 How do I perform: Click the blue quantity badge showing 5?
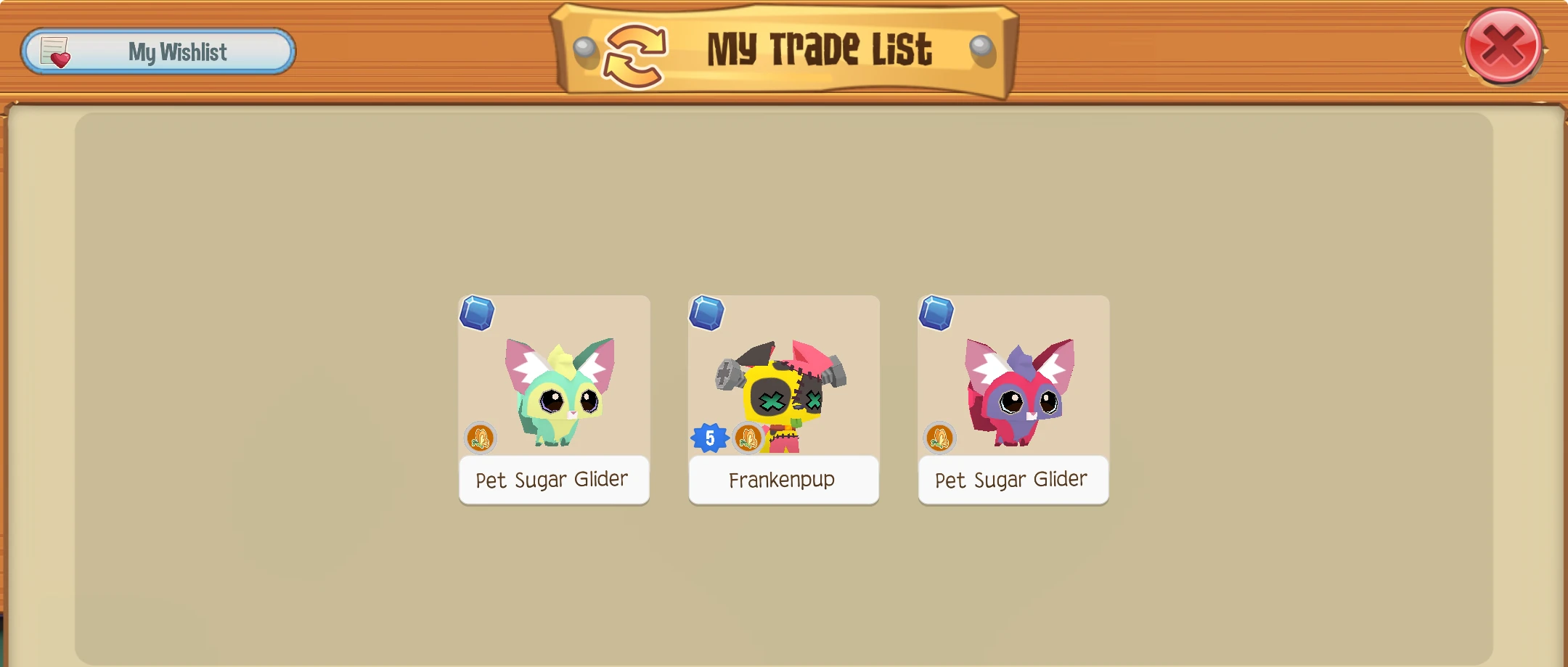point(709,438)
